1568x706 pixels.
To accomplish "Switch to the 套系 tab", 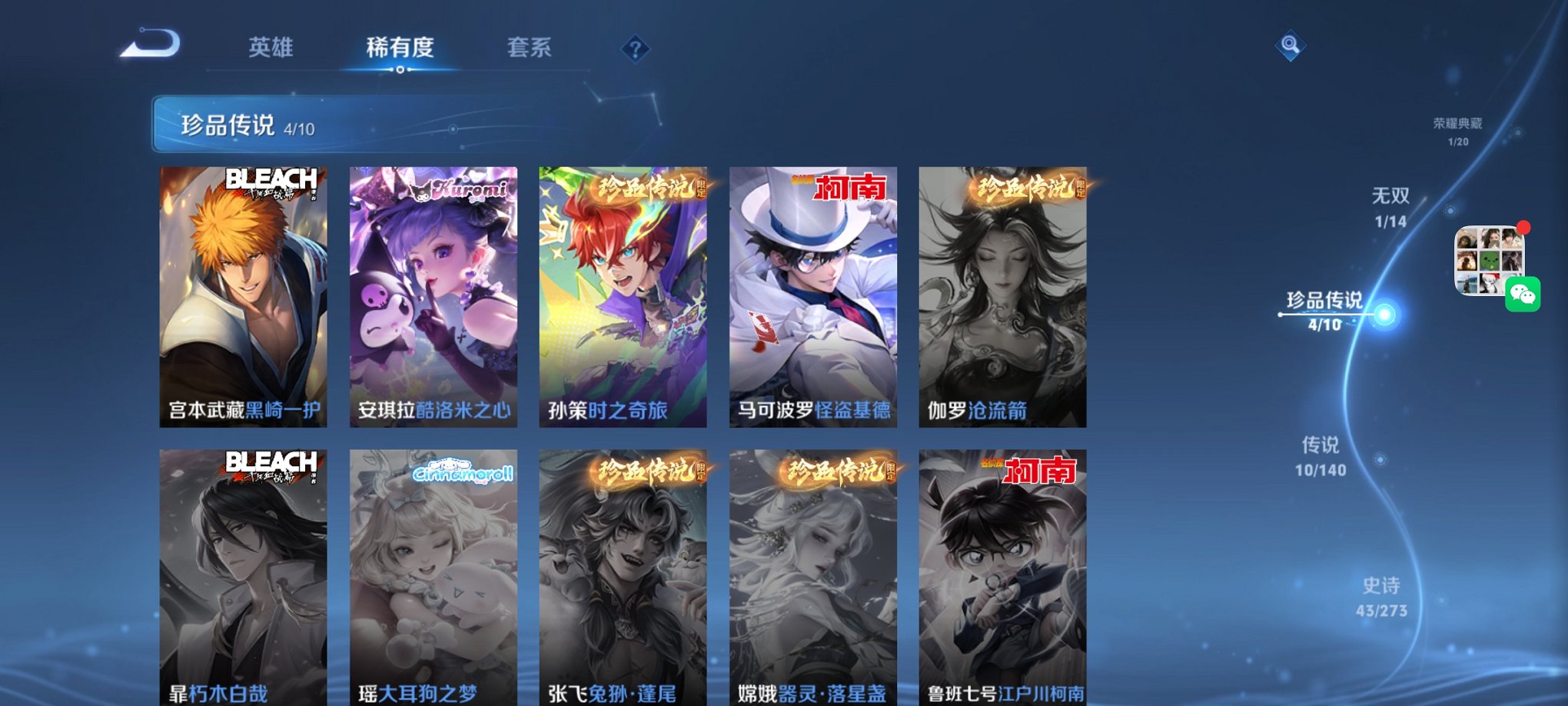I will [530, 48].
